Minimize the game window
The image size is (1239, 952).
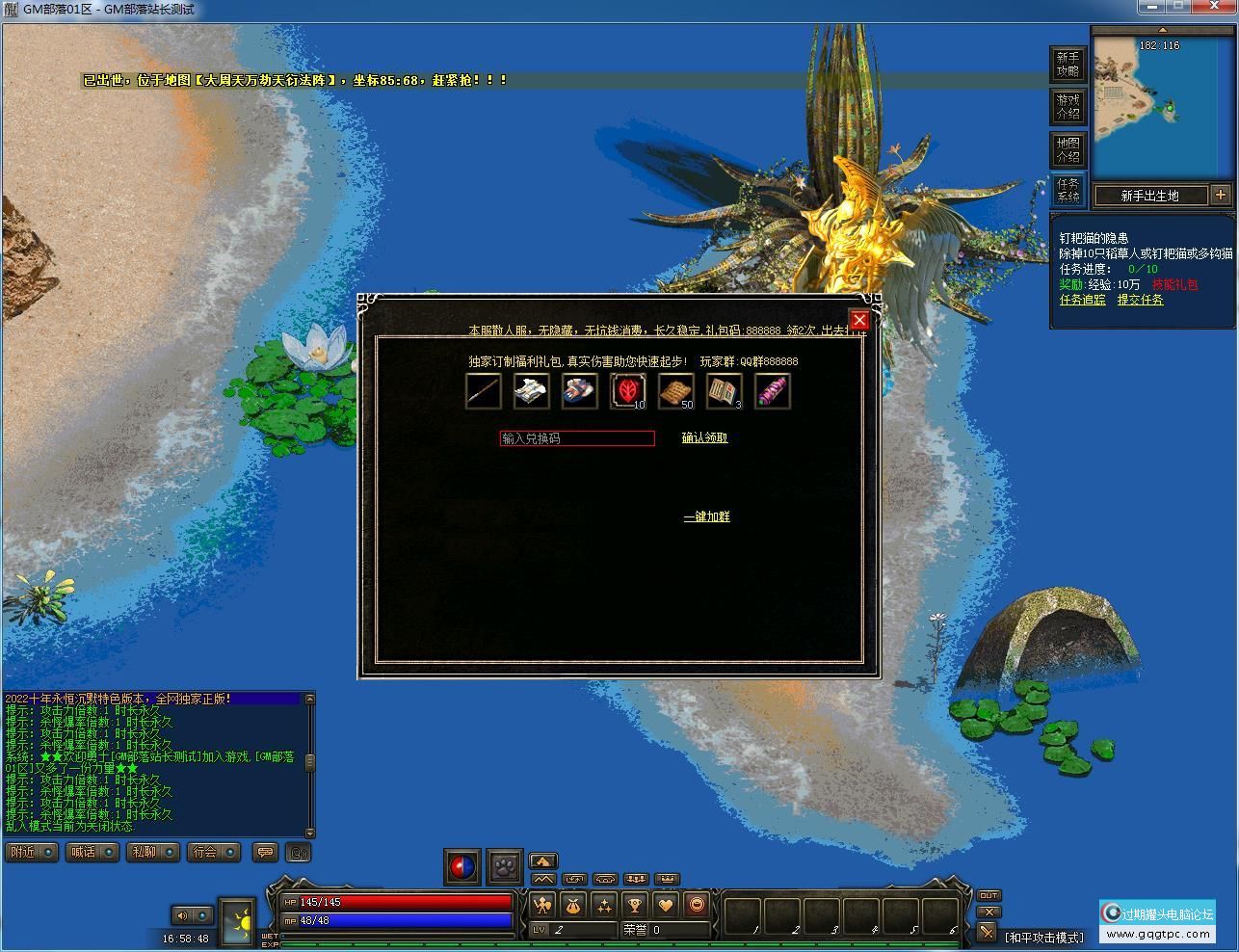pyautogui.click(x=1153, y=7)
